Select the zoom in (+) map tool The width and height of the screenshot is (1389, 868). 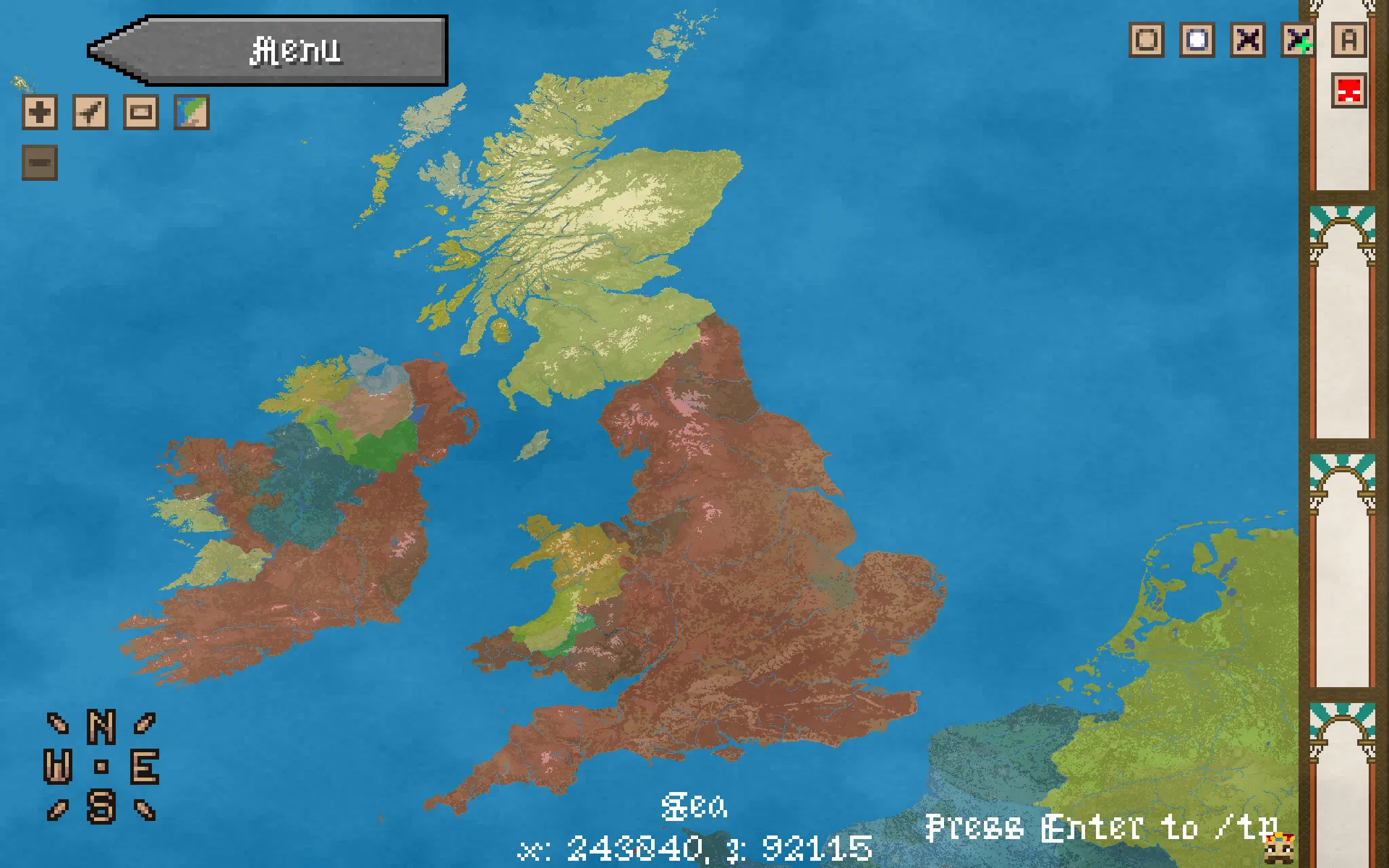coord(40,112)
